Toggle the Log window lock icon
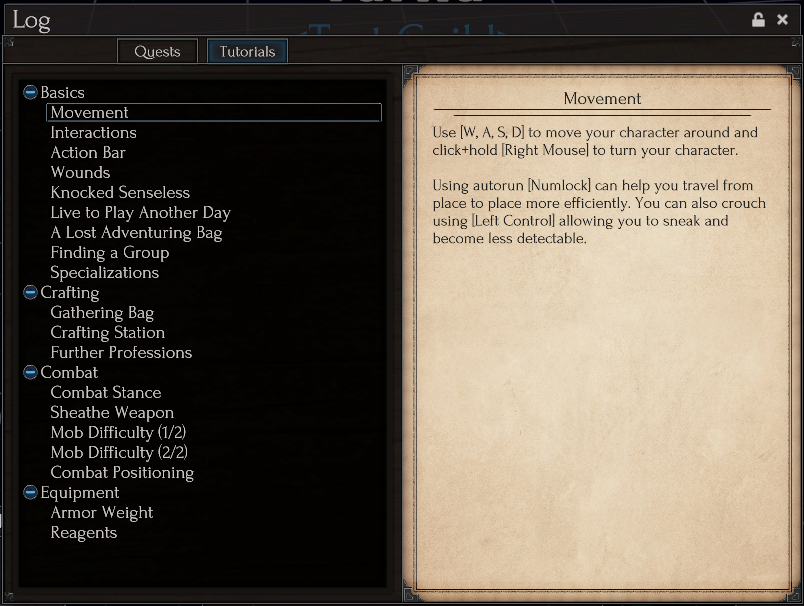The image size is (804, 606). 758,20
